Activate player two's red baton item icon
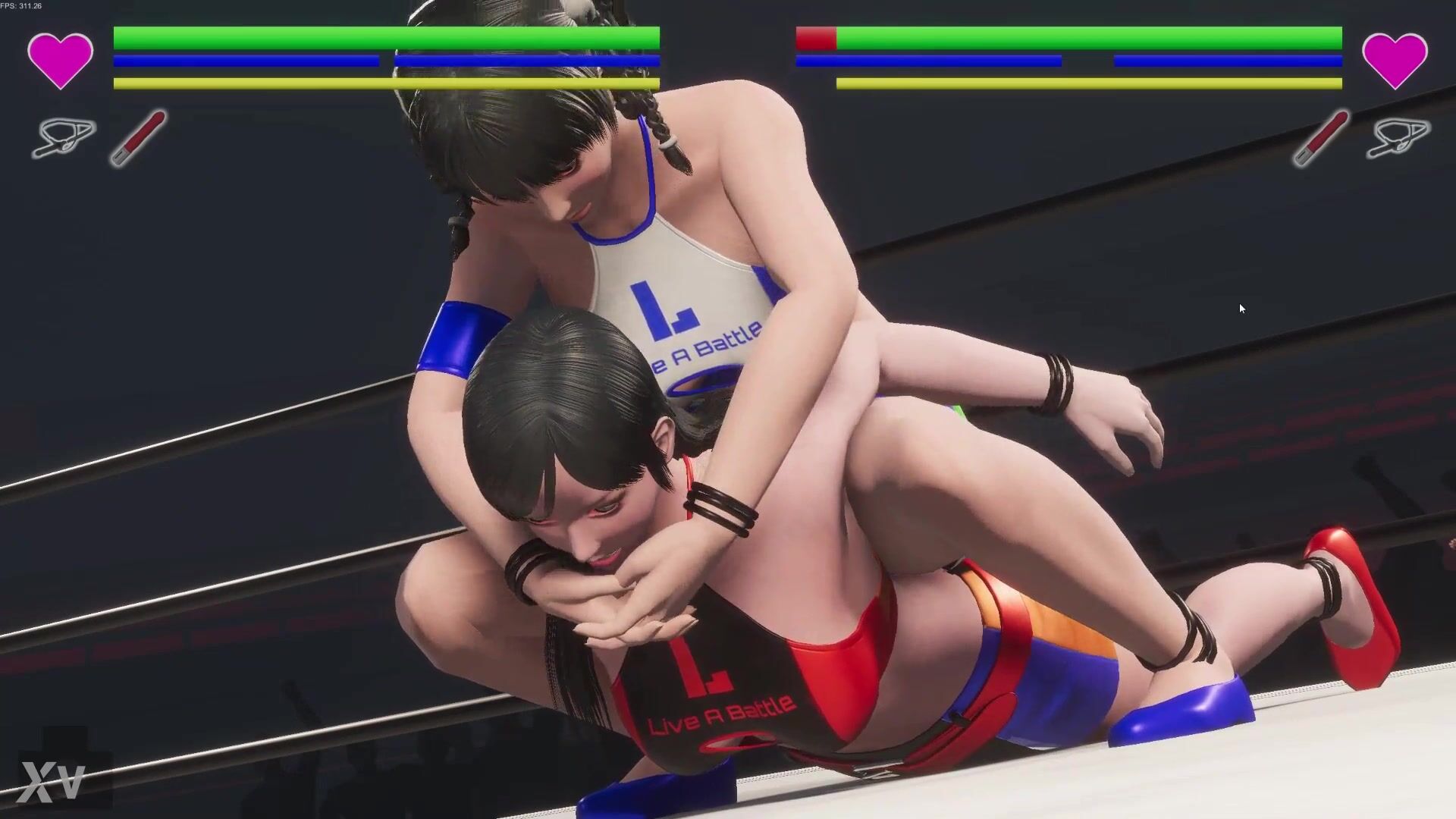This screenshot has height=819, width=1456. tap(1321, 138)
